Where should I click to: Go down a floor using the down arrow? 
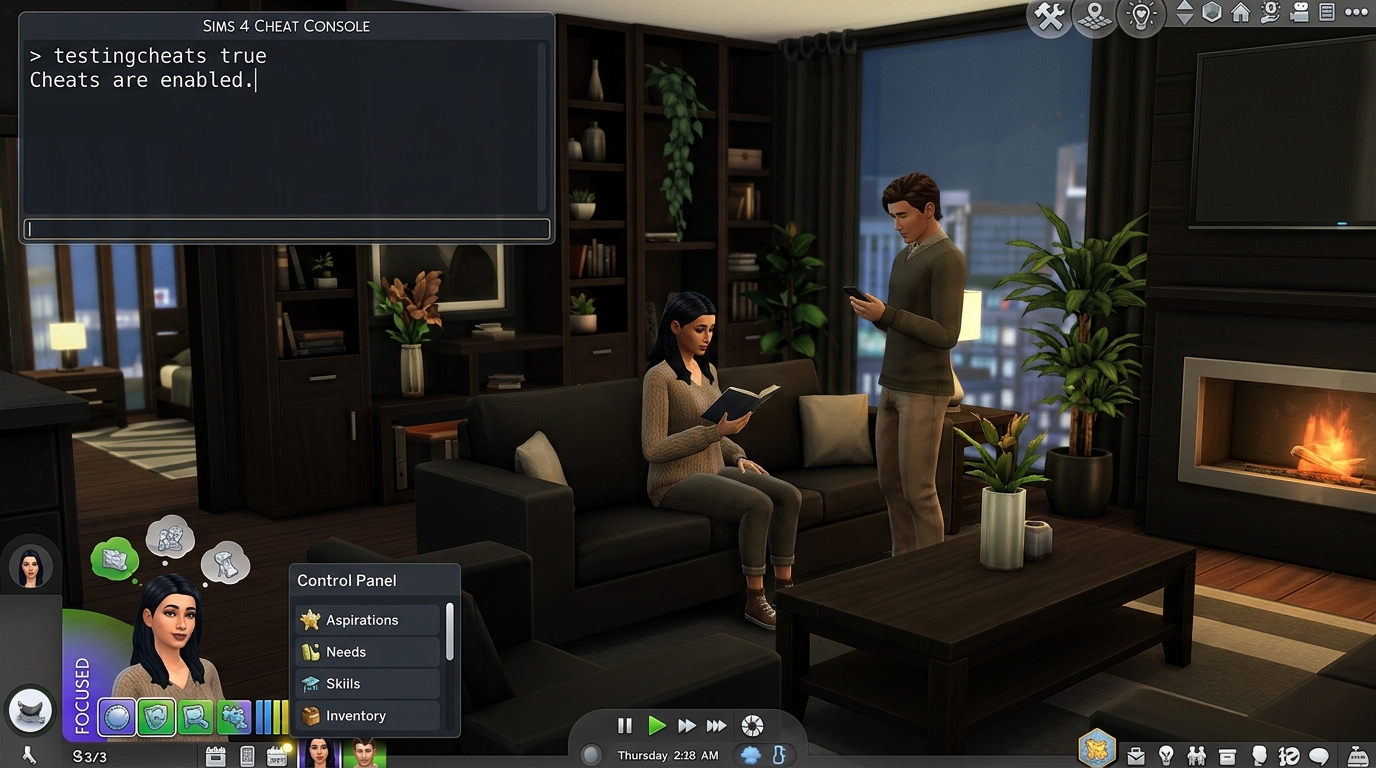coord(1185,18)
